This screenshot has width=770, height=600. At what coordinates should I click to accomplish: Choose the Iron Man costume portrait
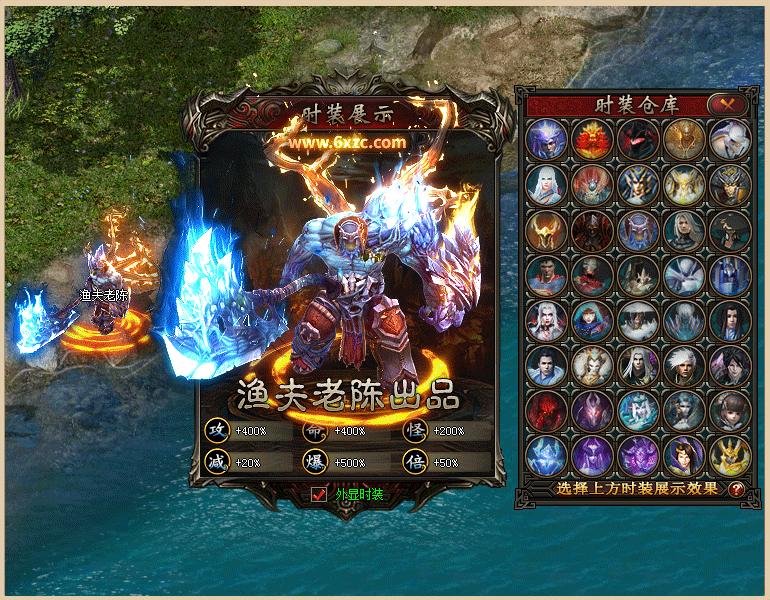coord(593,276)
